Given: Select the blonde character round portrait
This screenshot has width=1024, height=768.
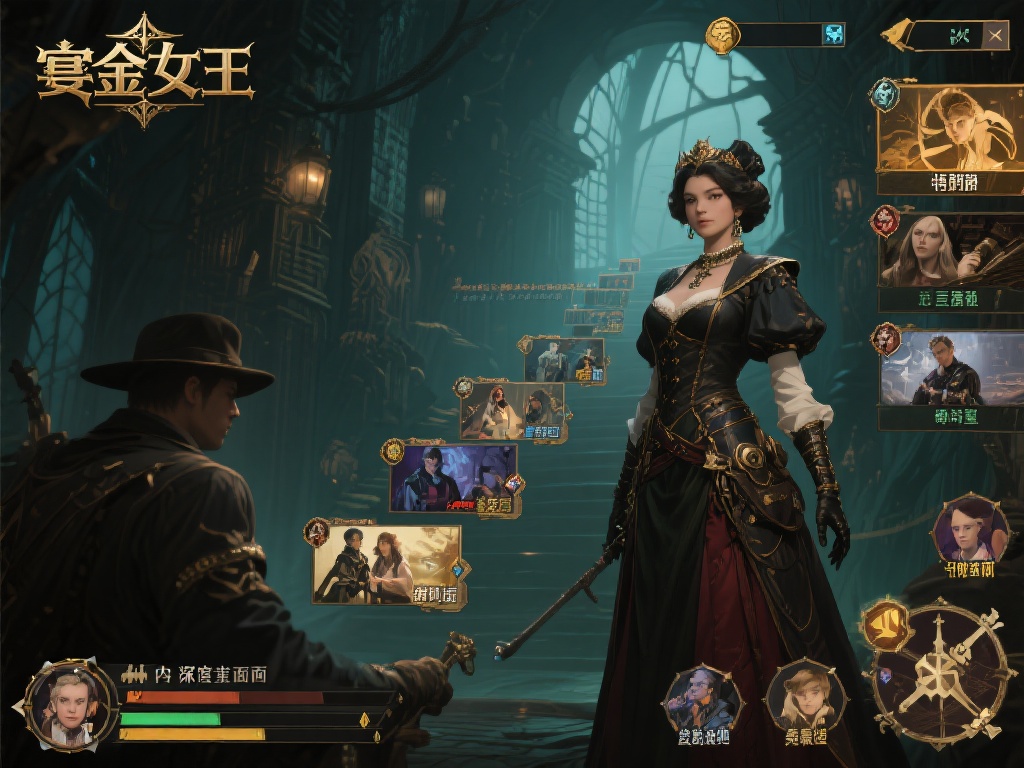Looking at the screenshot, I should click(x=805, y=695).
